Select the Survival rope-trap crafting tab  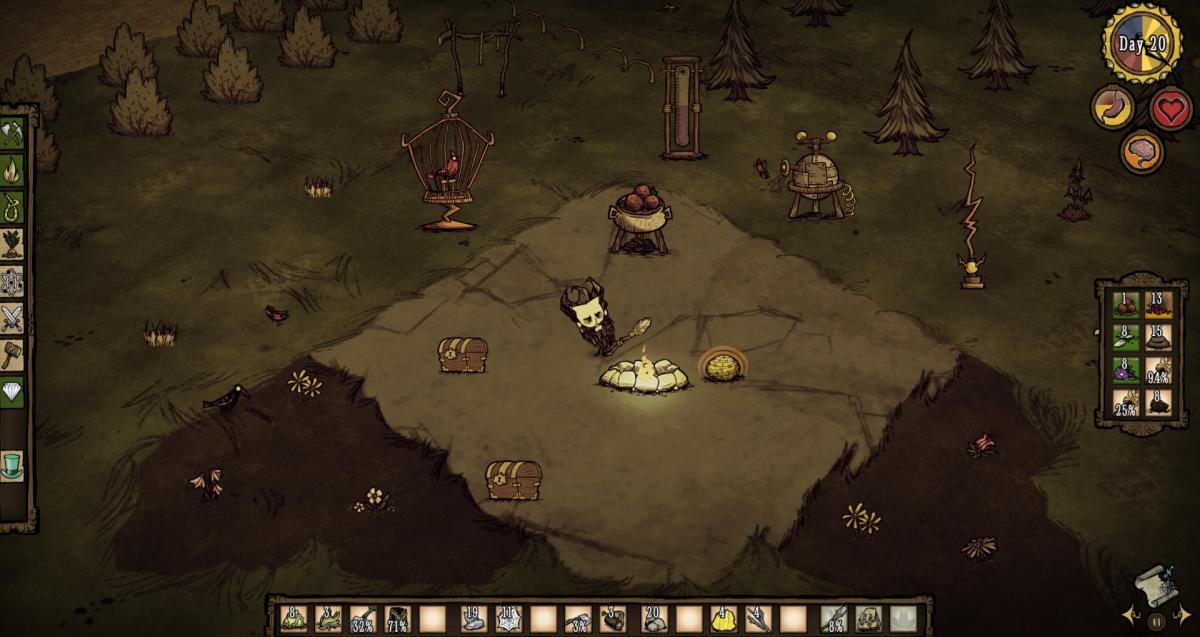pyautogui.click(x=12, y=207)
